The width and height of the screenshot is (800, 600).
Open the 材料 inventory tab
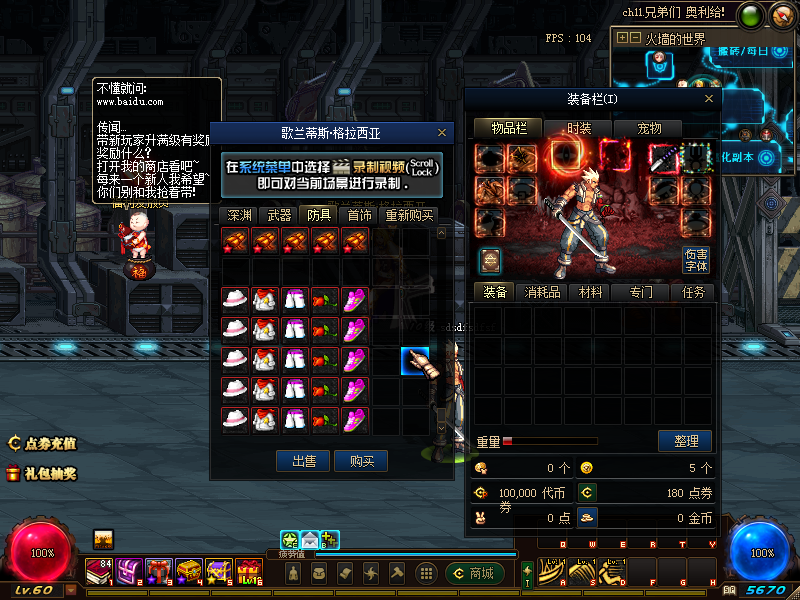click(x=591, y=292)
